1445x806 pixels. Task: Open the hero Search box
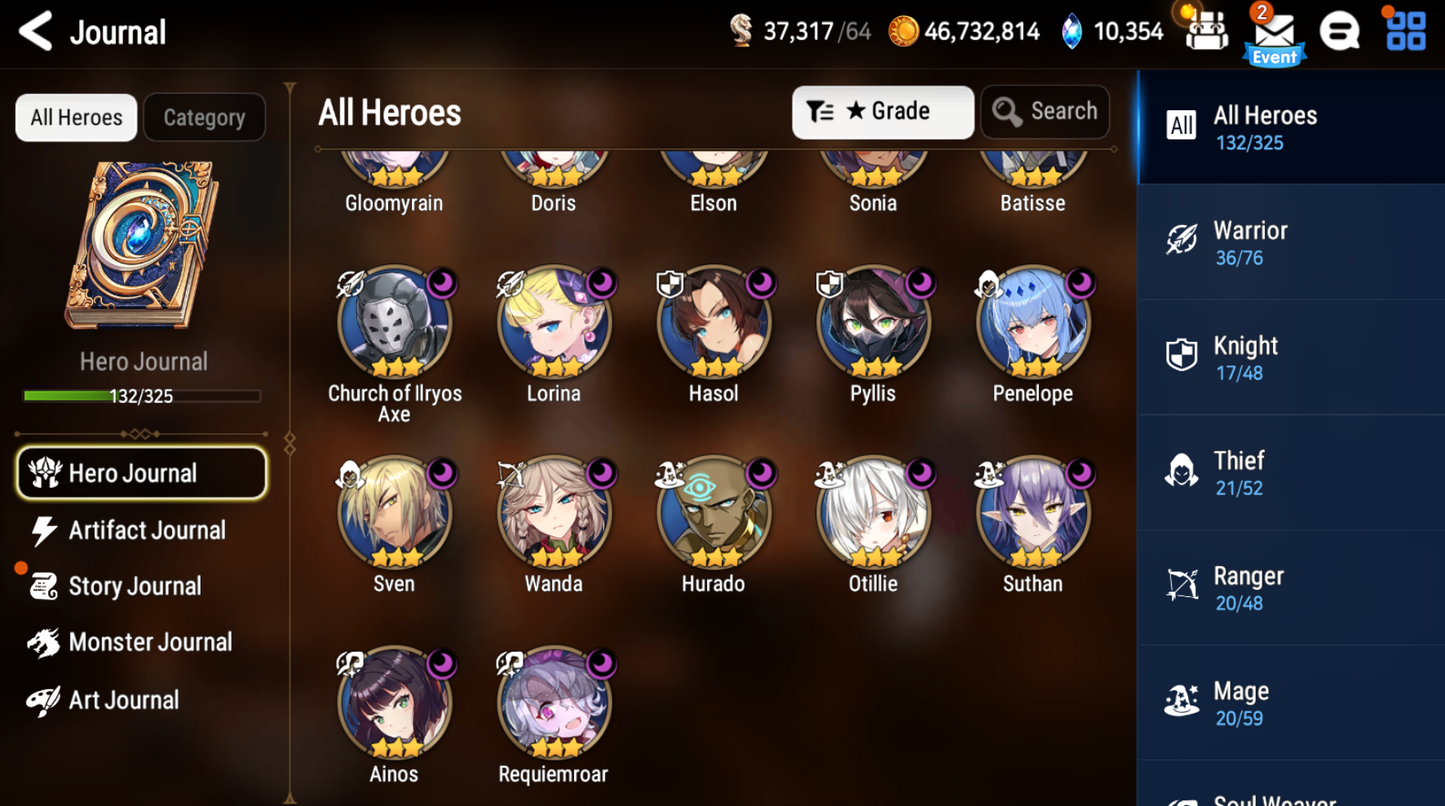pyautogui.click(x=1045, y=112)
